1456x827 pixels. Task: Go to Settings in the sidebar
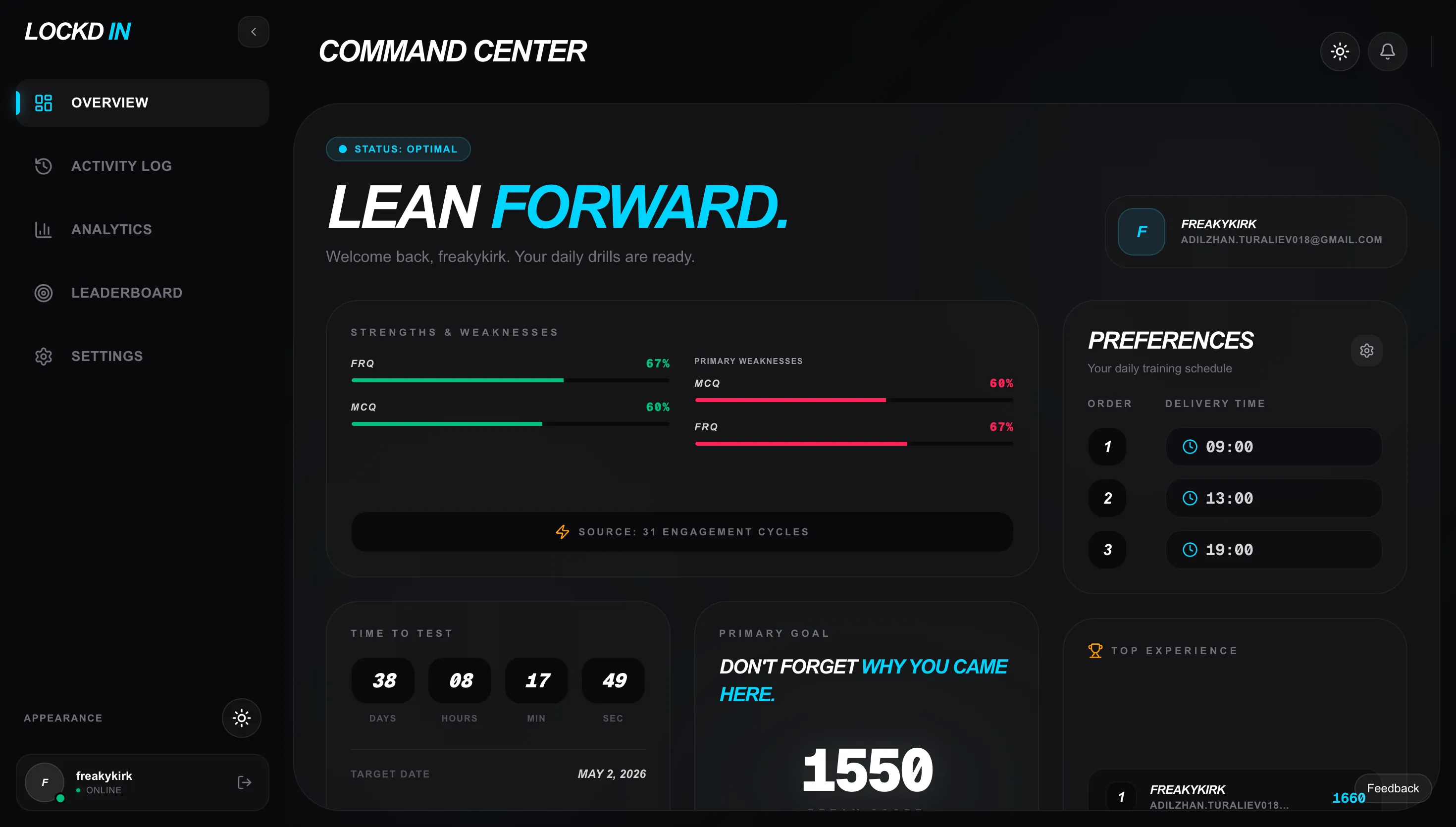107,356
